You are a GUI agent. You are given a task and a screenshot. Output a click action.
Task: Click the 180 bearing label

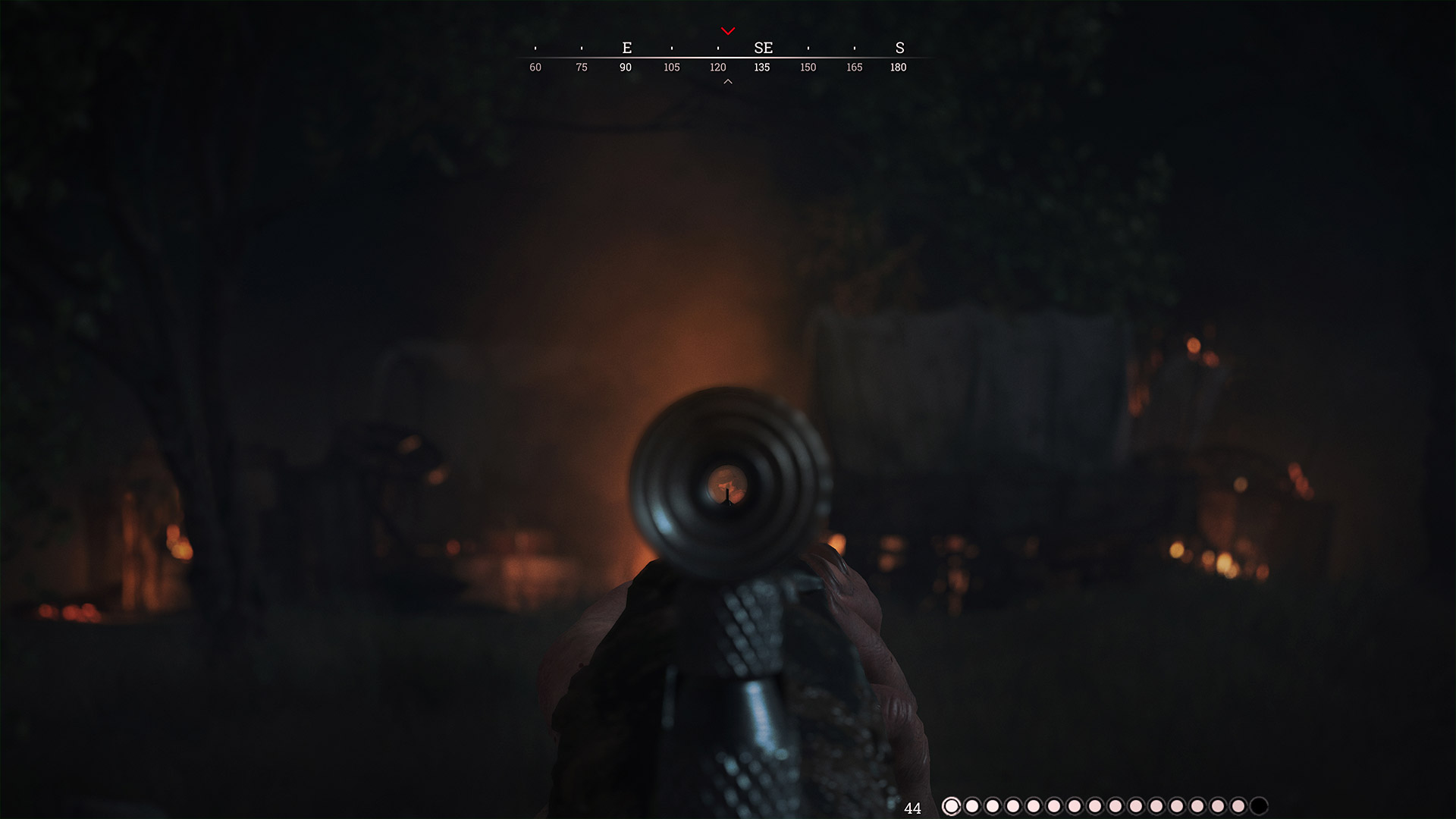tap(898, 67)
